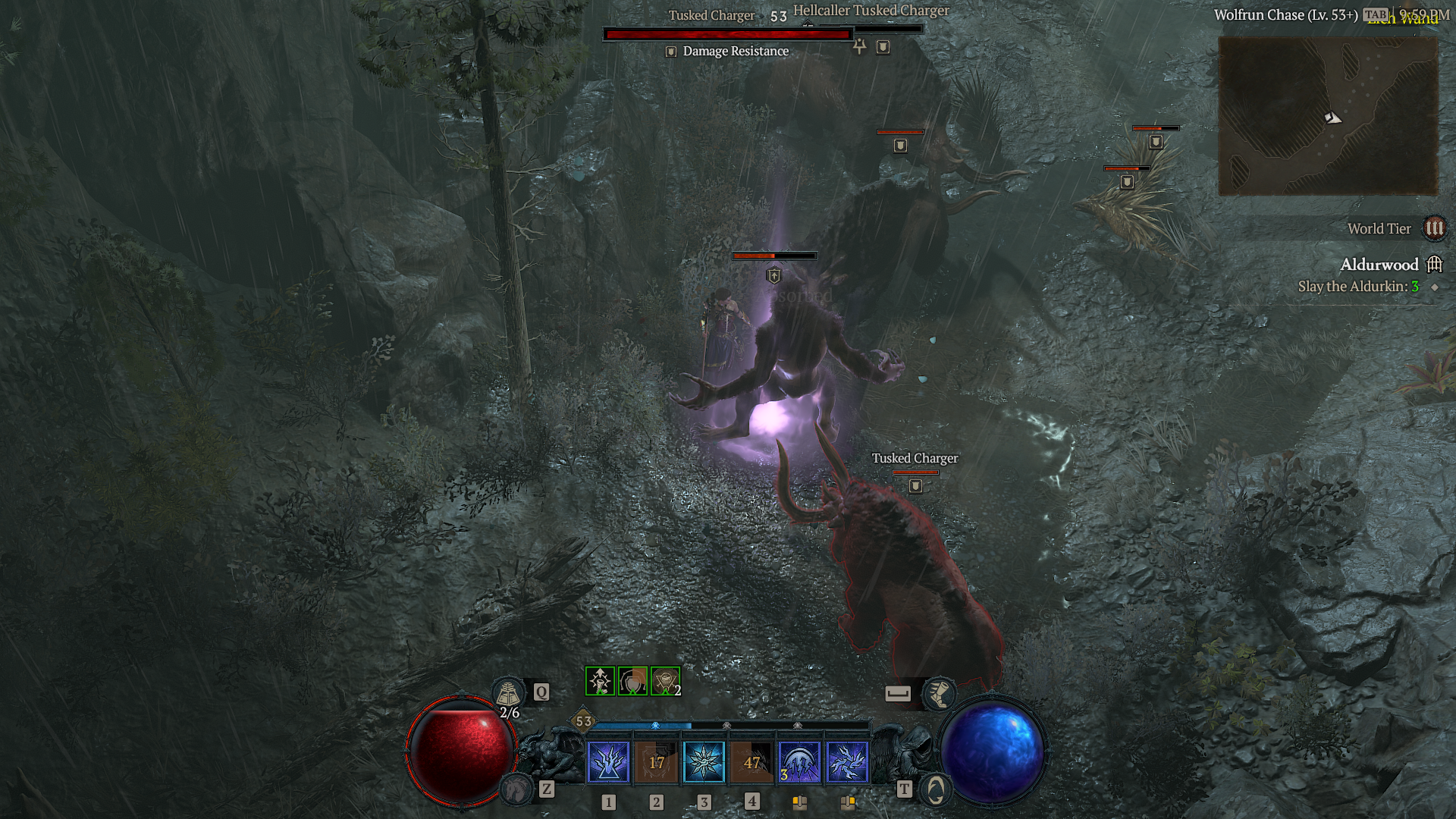Open the action wheel icon beside T

point(937,789)
